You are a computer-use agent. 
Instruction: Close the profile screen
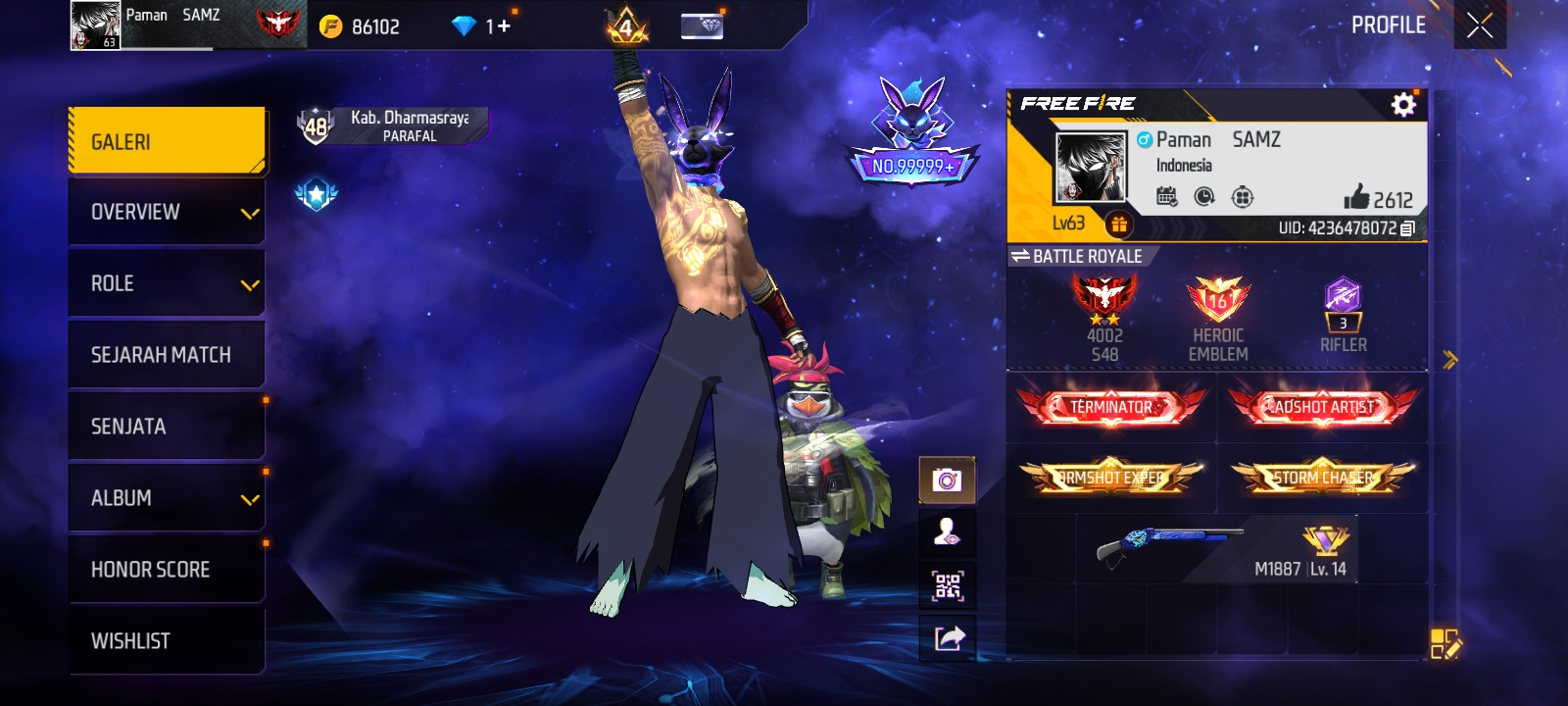pyautogui.click(x=1480, y=25)
